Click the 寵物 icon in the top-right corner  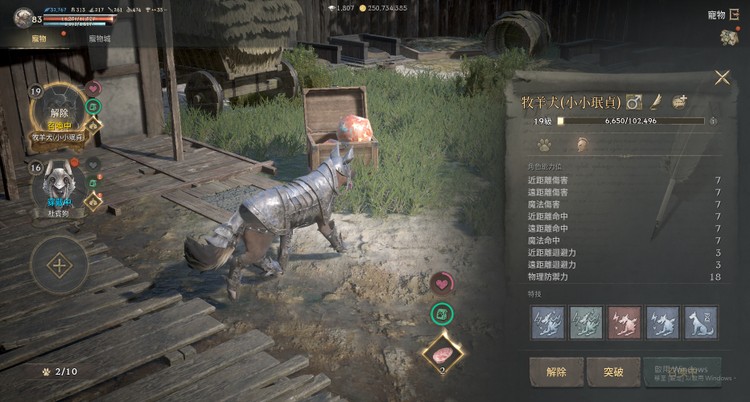(x=727, y=36)
